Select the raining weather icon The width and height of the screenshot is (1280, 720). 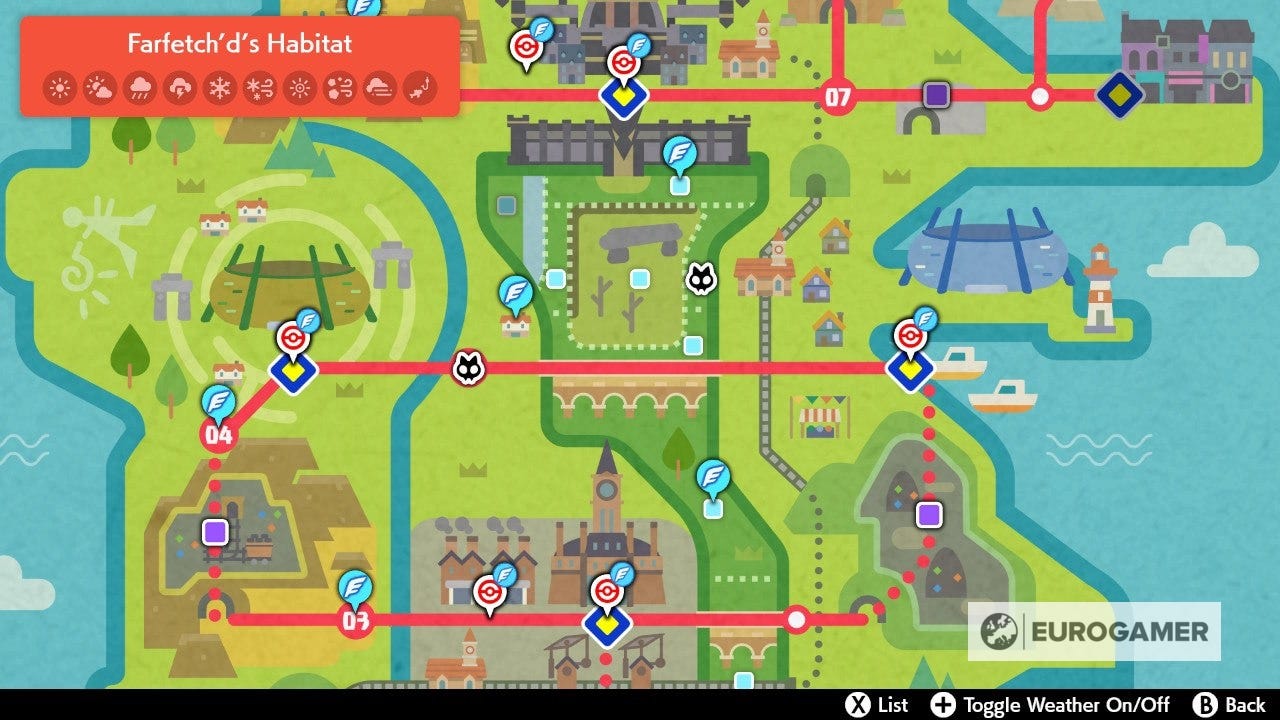[x=139, y=86]
